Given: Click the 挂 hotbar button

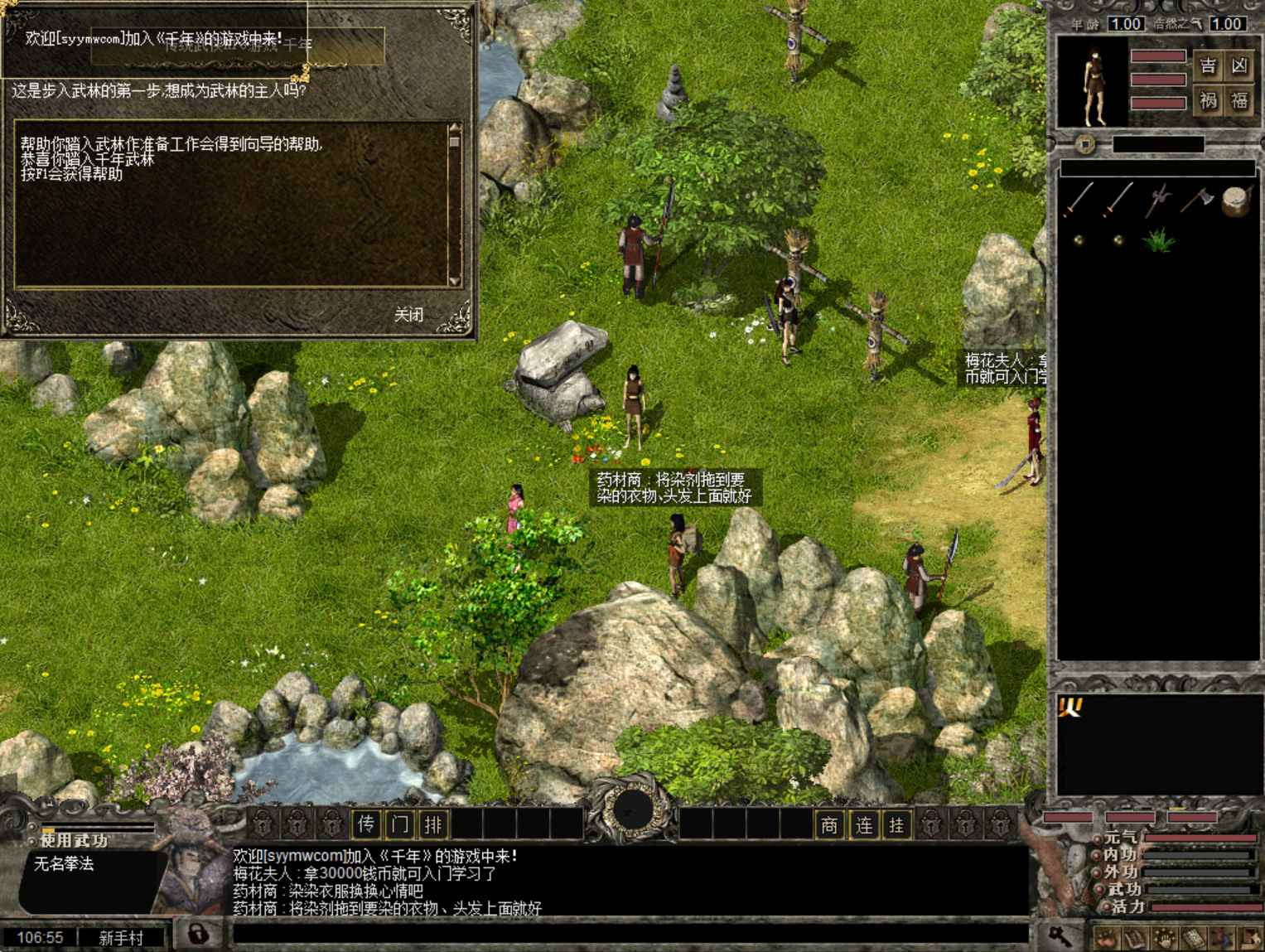Looking at the screenshot, I should pos(896,824).
